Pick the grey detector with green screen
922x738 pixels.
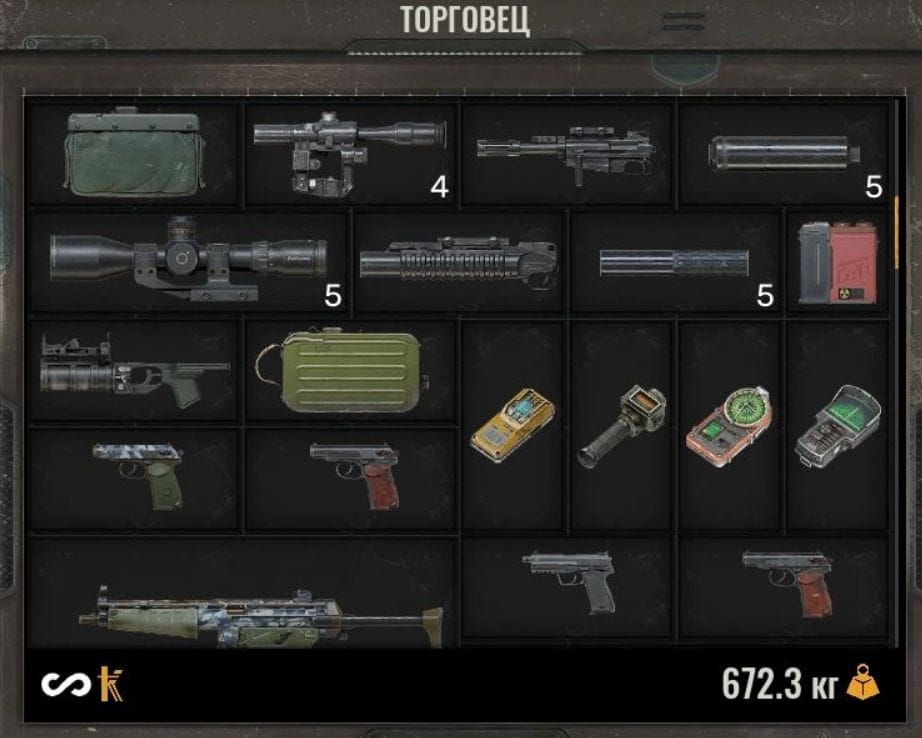click(x=838, y=424)
